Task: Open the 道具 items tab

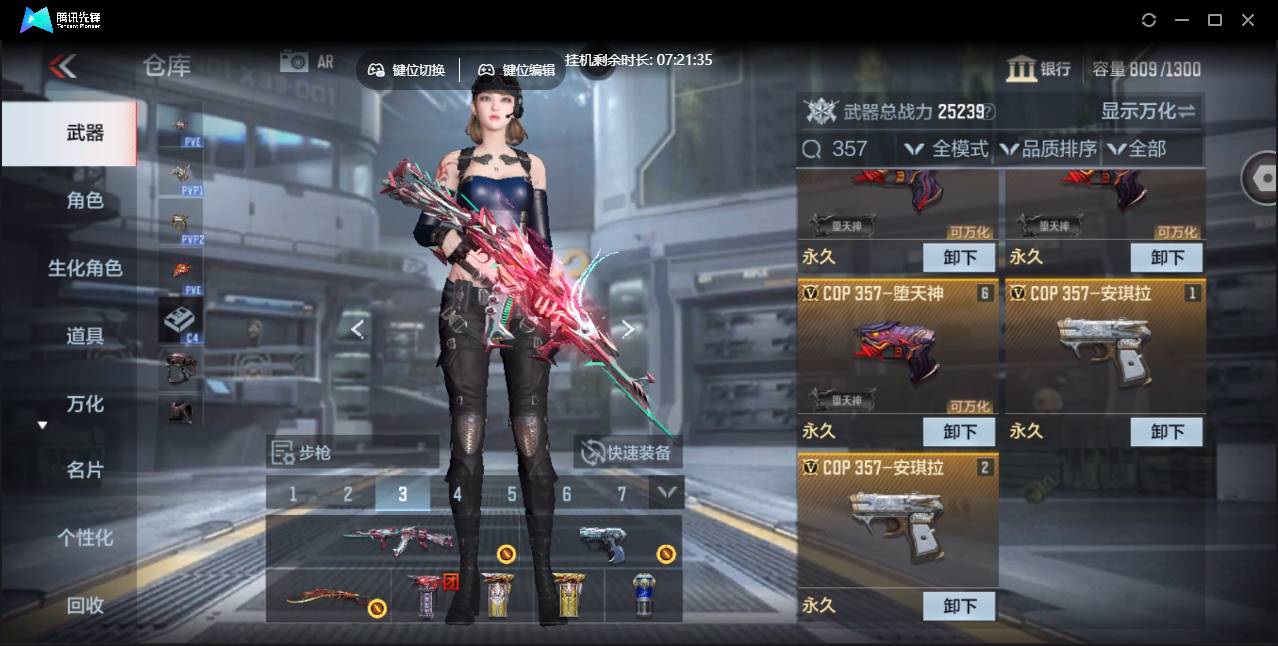Action: (84, 336)
